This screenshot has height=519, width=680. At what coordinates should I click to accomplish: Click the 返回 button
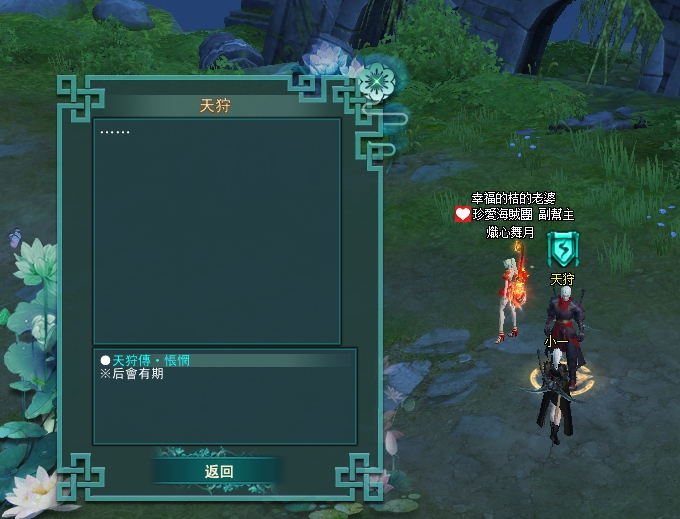tap(218, 471)
